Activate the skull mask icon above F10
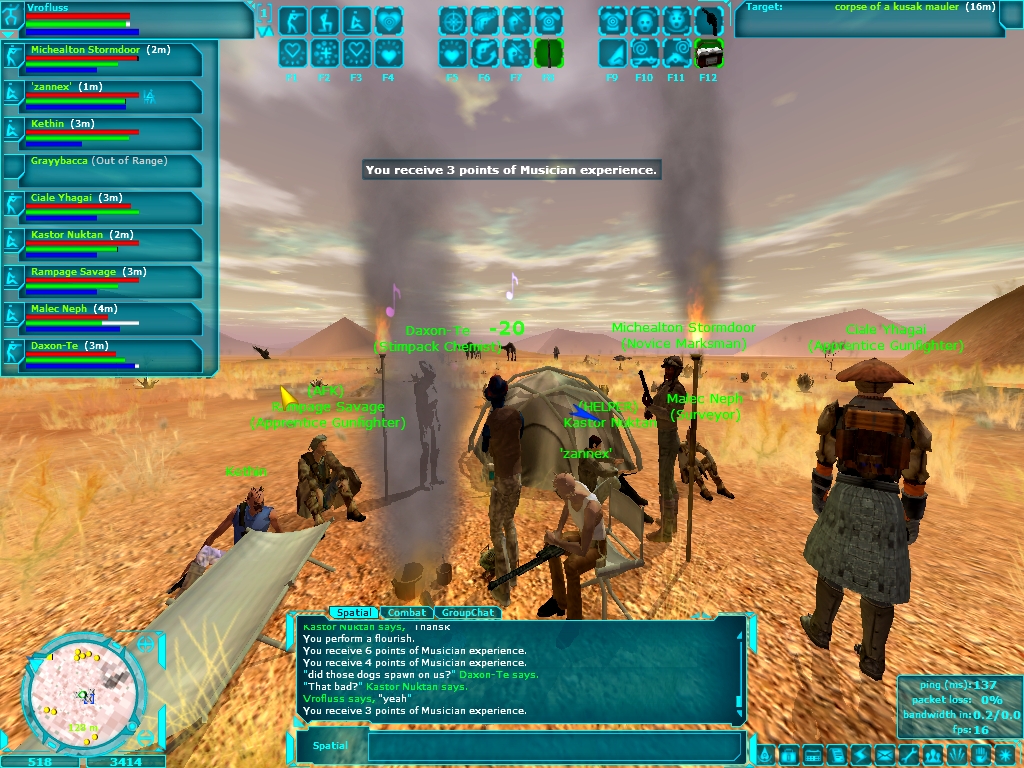This screenshot has width=1024, height=768. click(644, 21)
